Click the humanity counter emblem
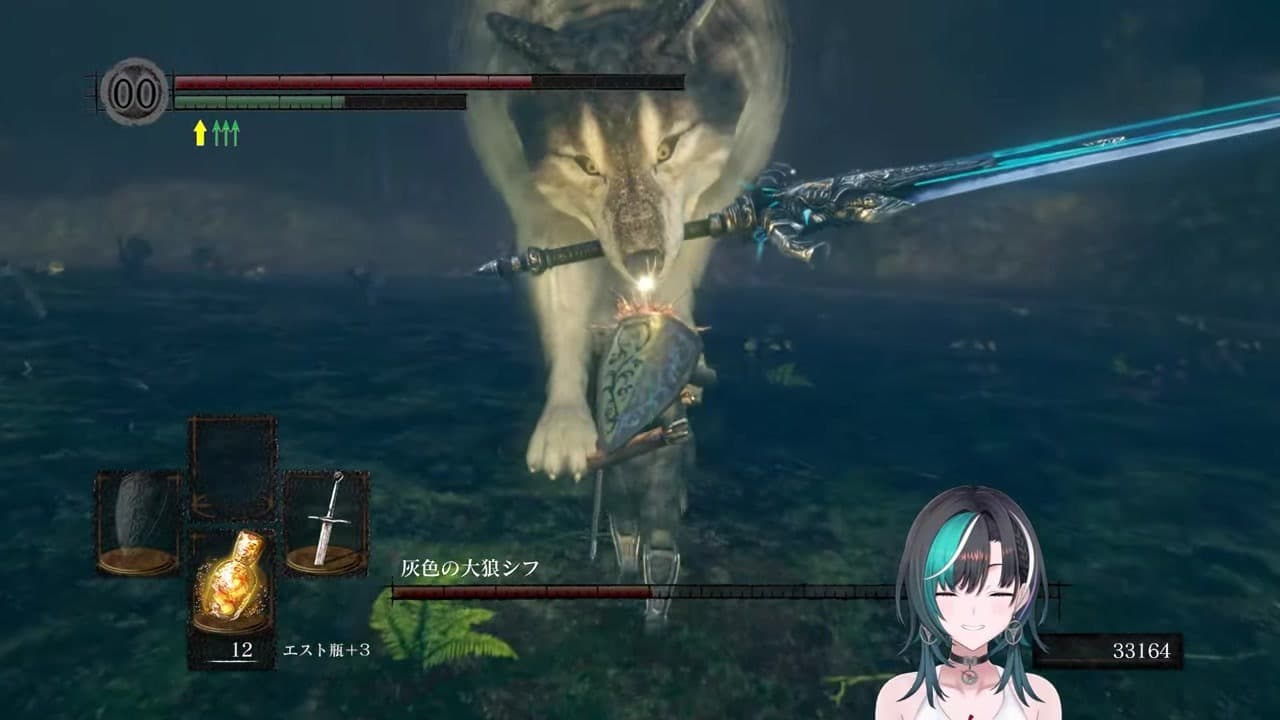The width and height of the screenshot is (1280, 720). (x=134, y=92)
